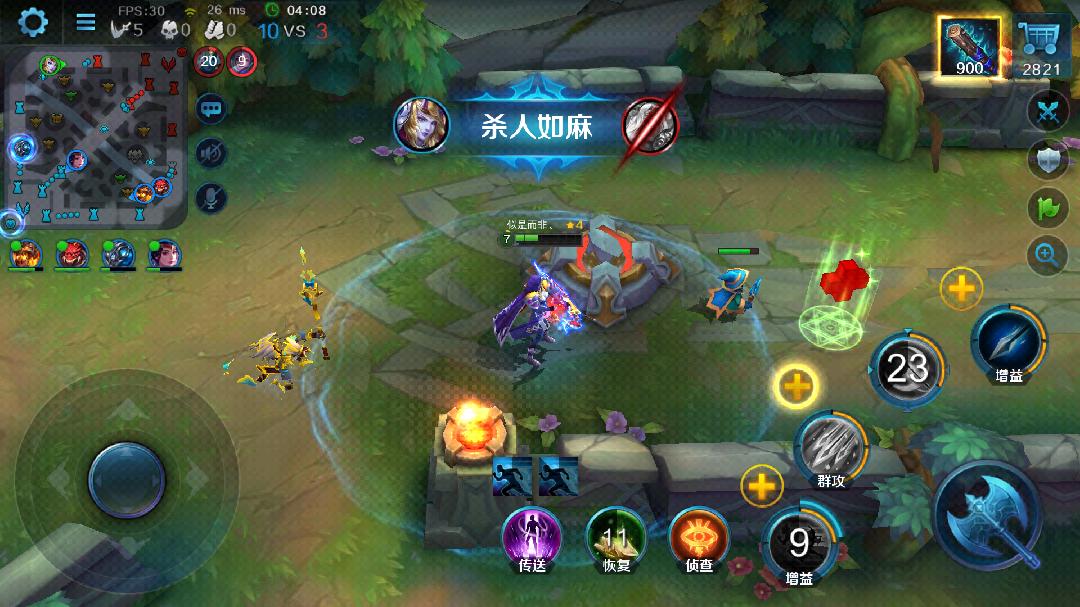Open the shop cart button
The height and width of the screenshot is (607, 1080).
(1041, 45)
